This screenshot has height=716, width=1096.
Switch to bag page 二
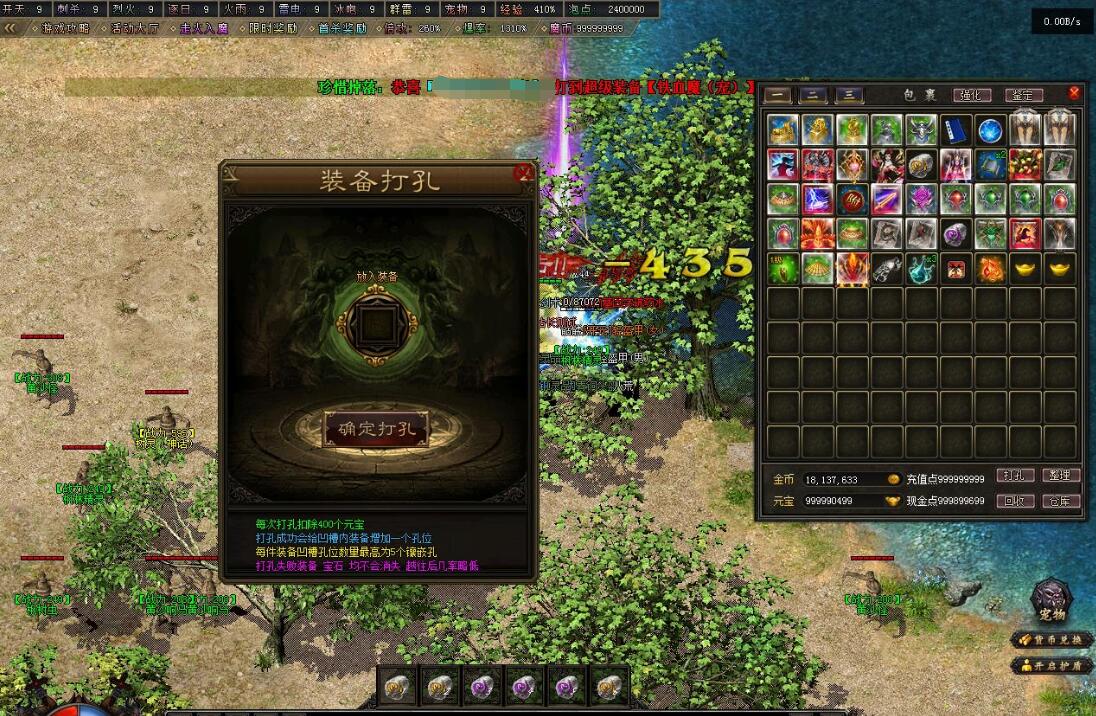point(813,96)
